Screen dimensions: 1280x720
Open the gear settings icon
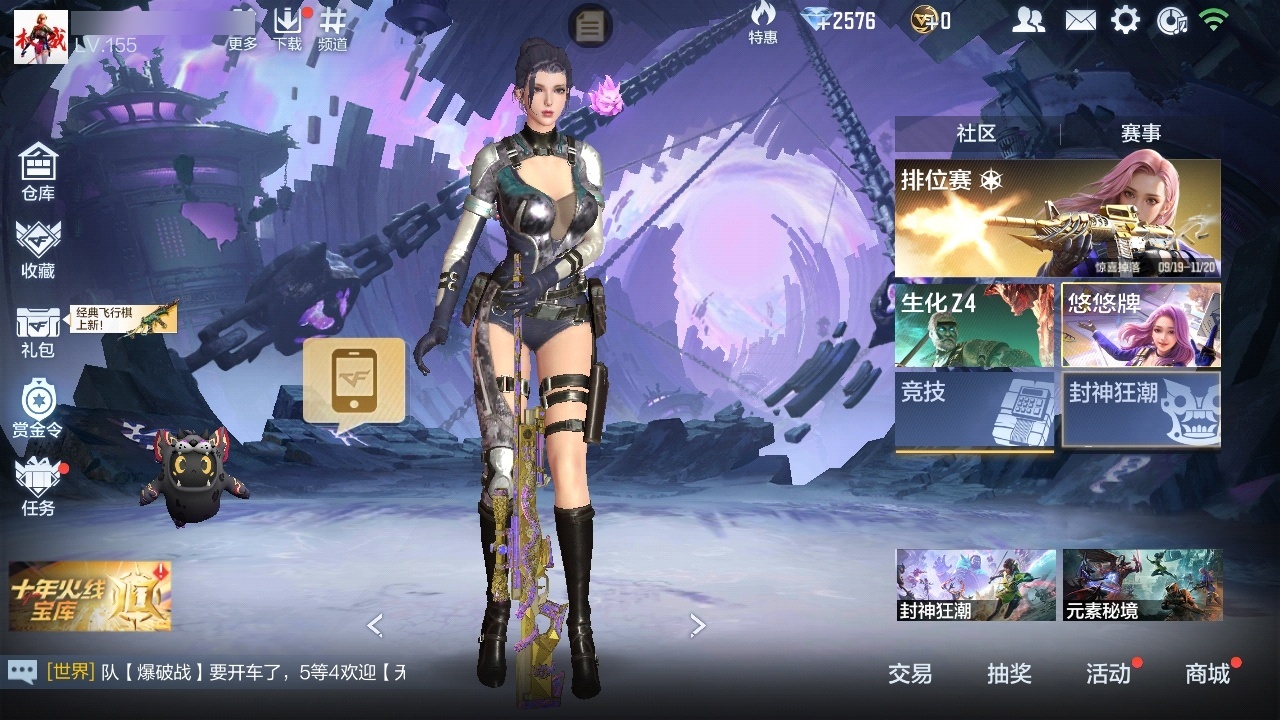point(1125,20)
